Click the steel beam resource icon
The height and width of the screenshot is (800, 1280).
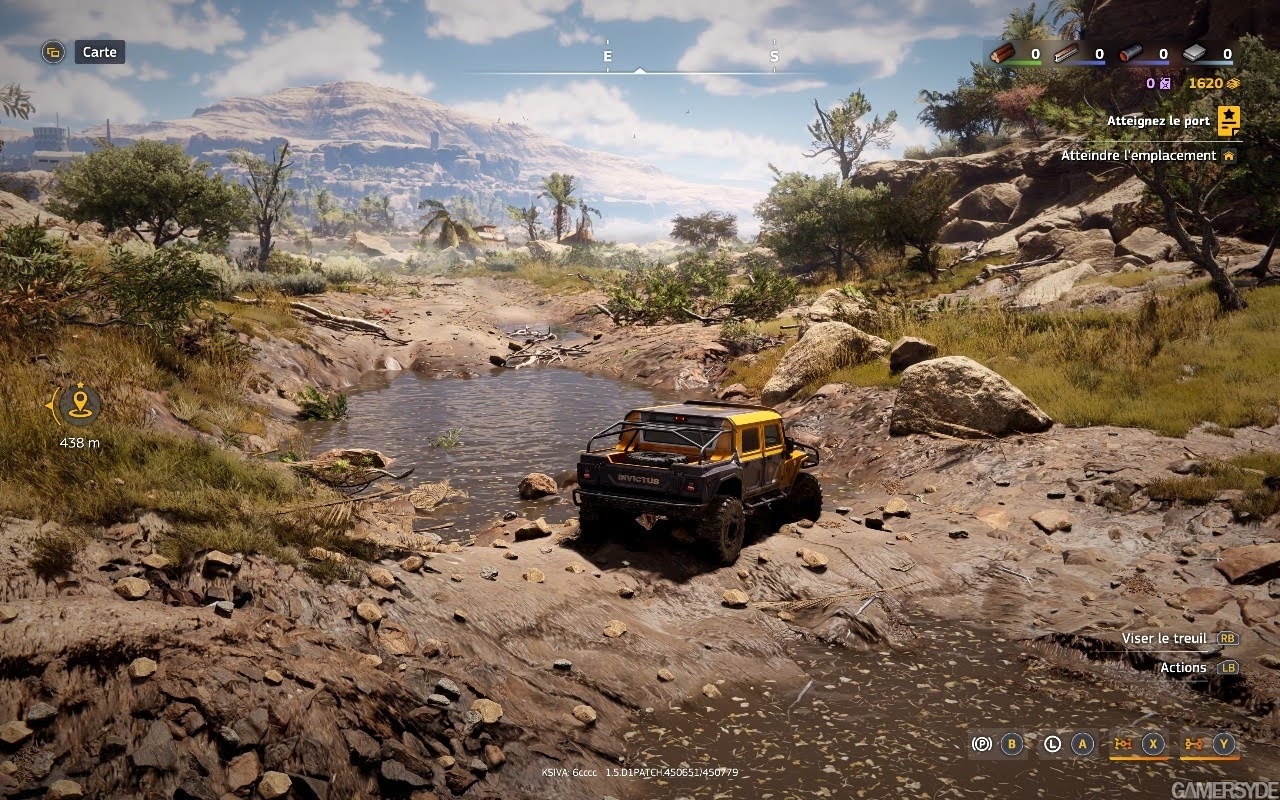[1066, 54]
